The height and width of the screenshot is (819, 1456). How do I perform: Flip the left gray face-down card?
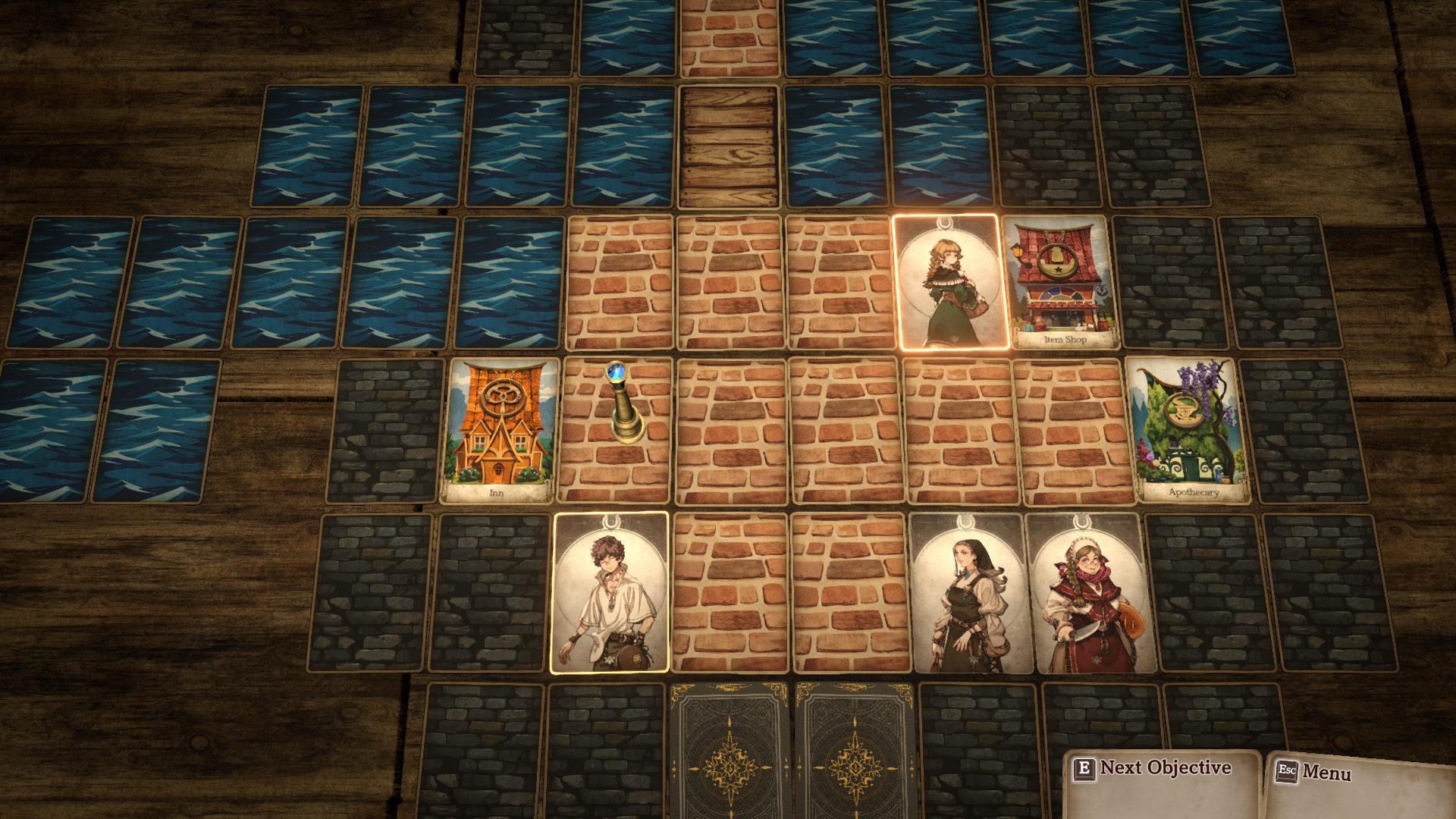point(732,766)
